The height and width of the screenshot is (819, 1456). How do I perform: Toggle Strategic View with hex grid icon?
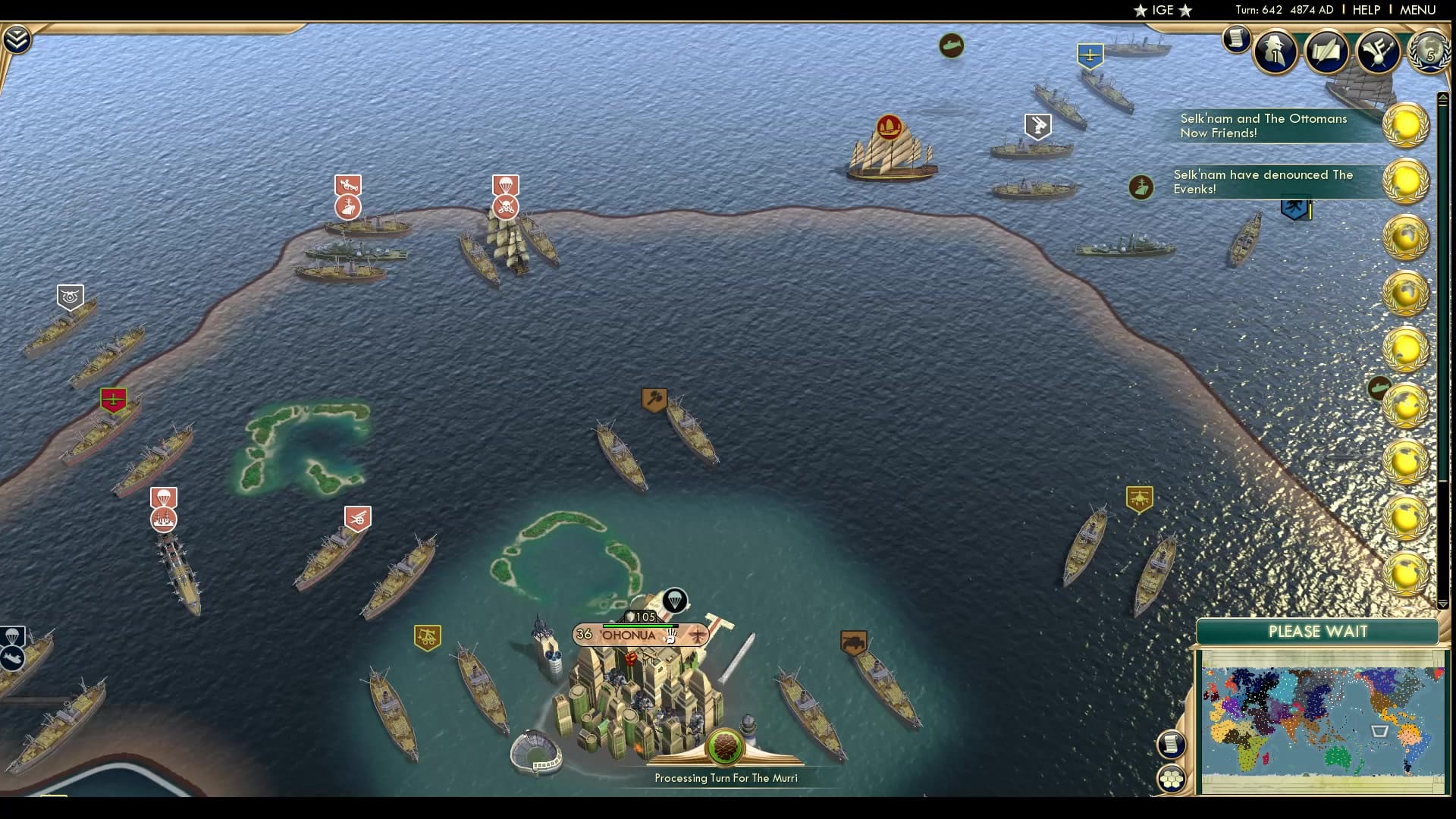tap(1172, 777)
